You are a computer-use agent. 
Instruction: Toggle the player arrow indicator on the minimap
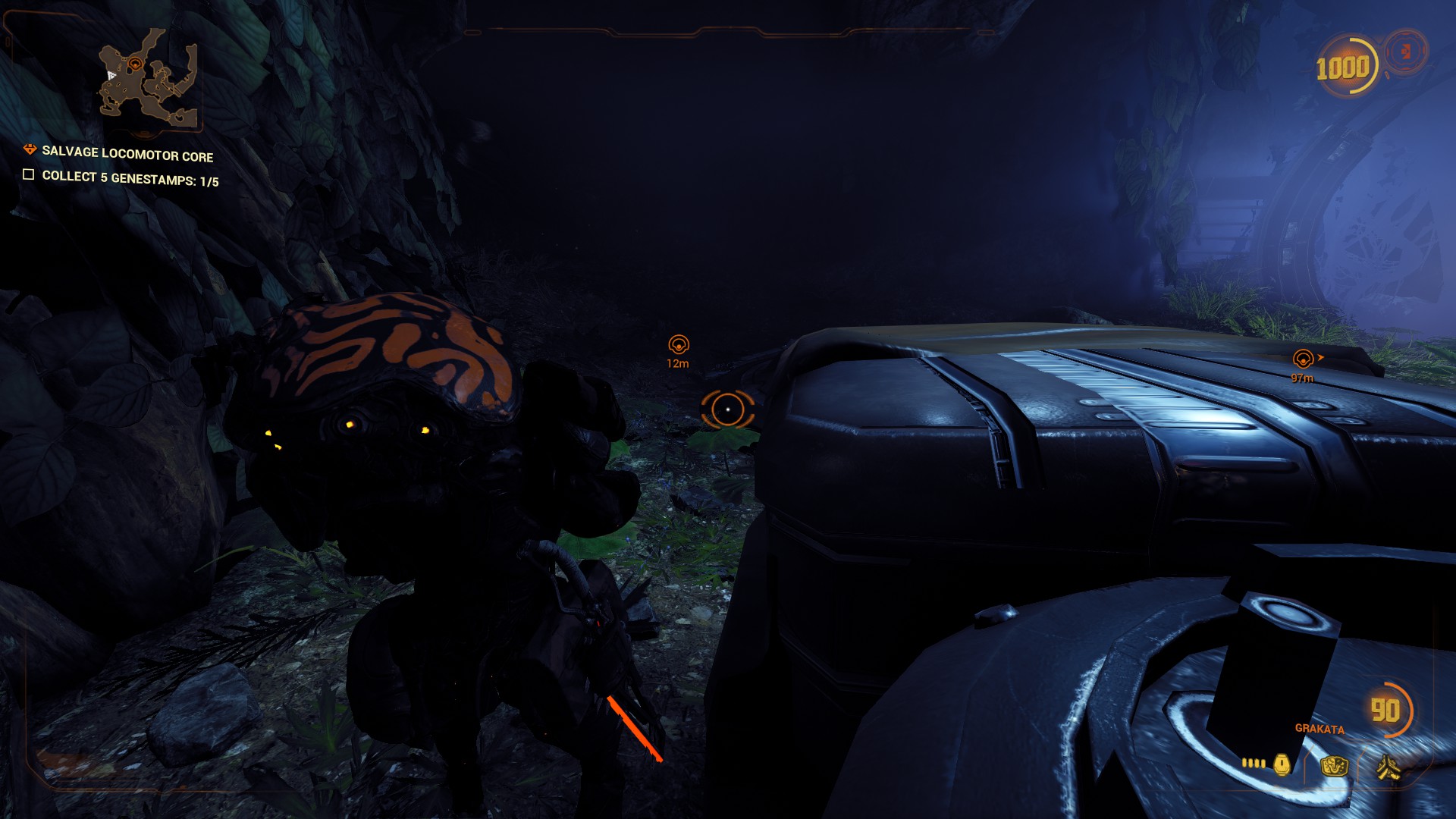pyautogui.click(x=111, y=75)
